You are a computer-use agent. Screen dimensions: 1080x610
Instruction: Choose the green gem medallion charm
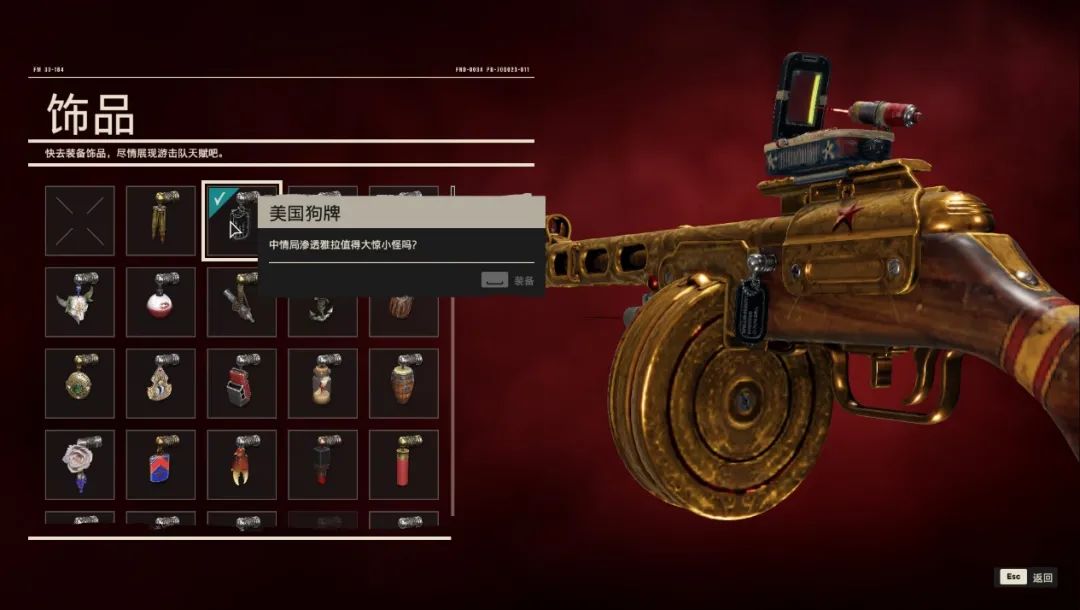pyautogui.click(x=79, y=383)
